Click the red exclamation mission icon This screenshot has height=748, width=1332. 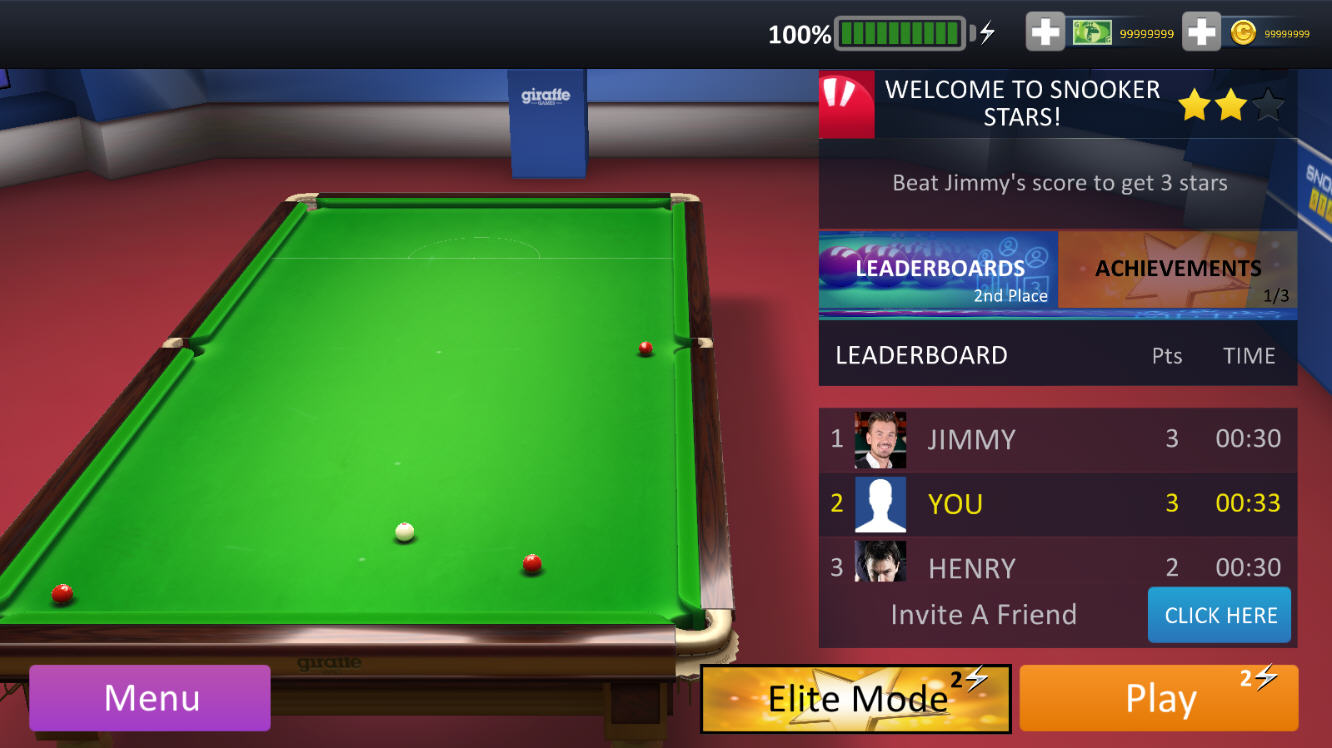tap(847, 103)
